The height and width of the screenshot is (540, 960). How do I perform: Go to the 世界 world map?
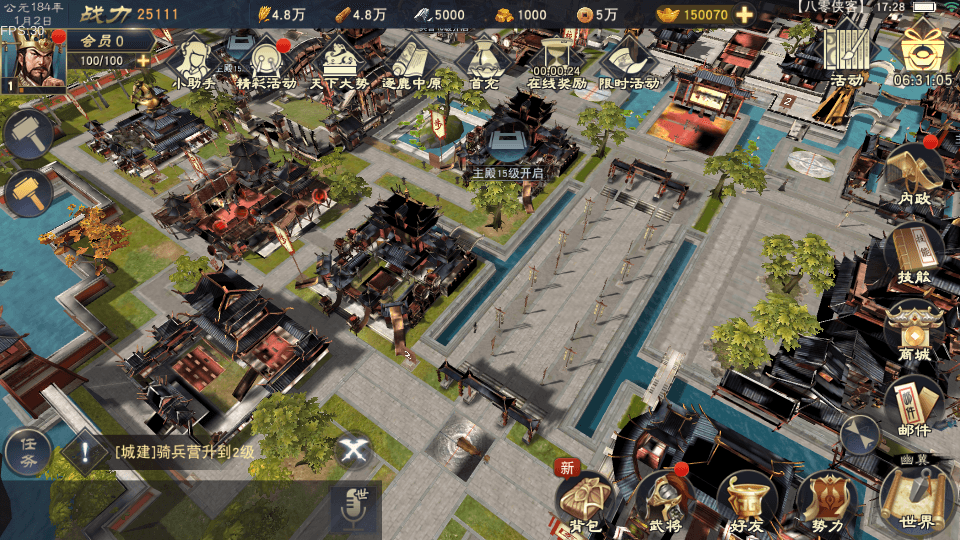pyautogui.click(x=915, y=497)
